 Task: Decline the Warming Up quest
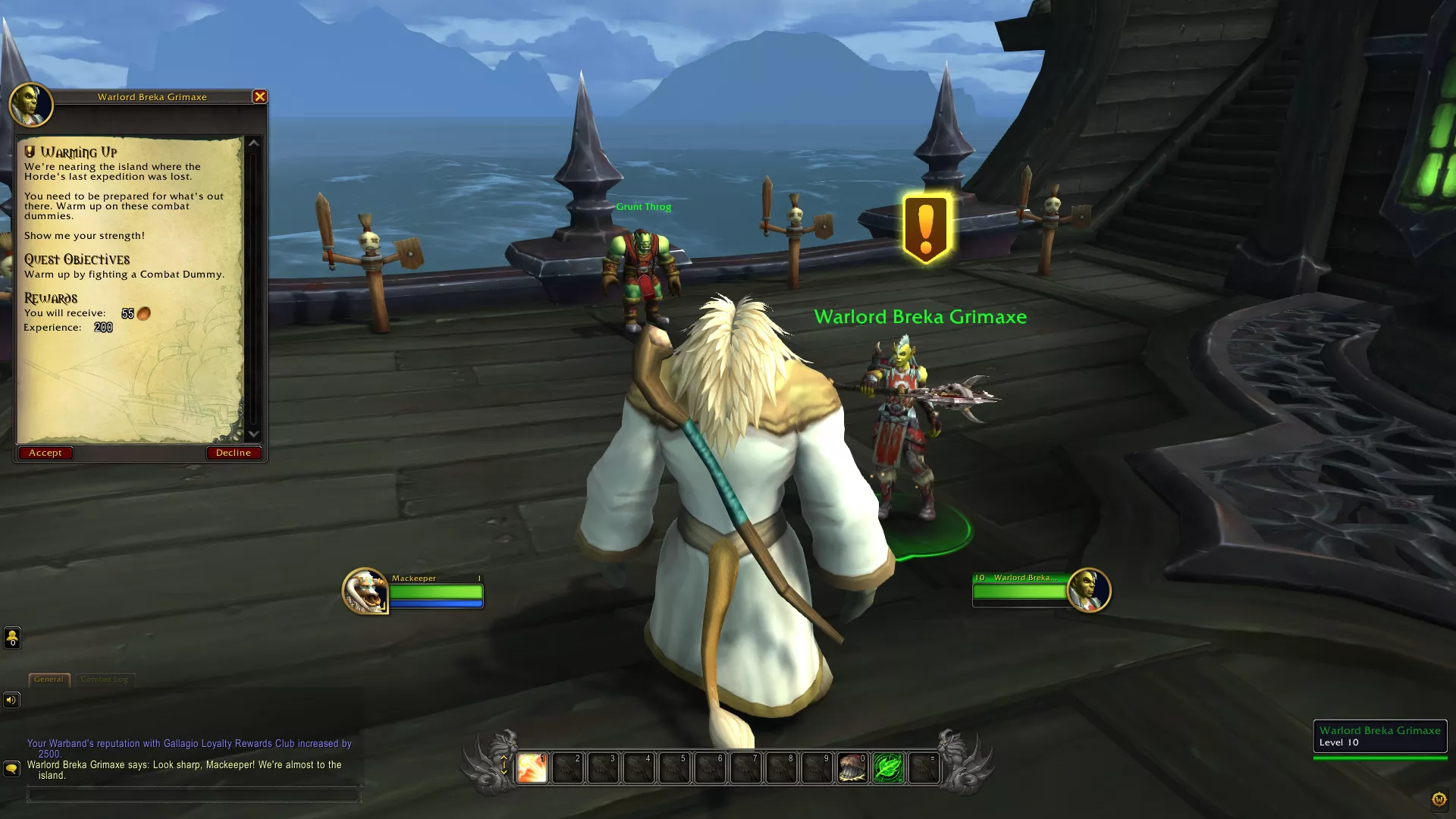233,453
